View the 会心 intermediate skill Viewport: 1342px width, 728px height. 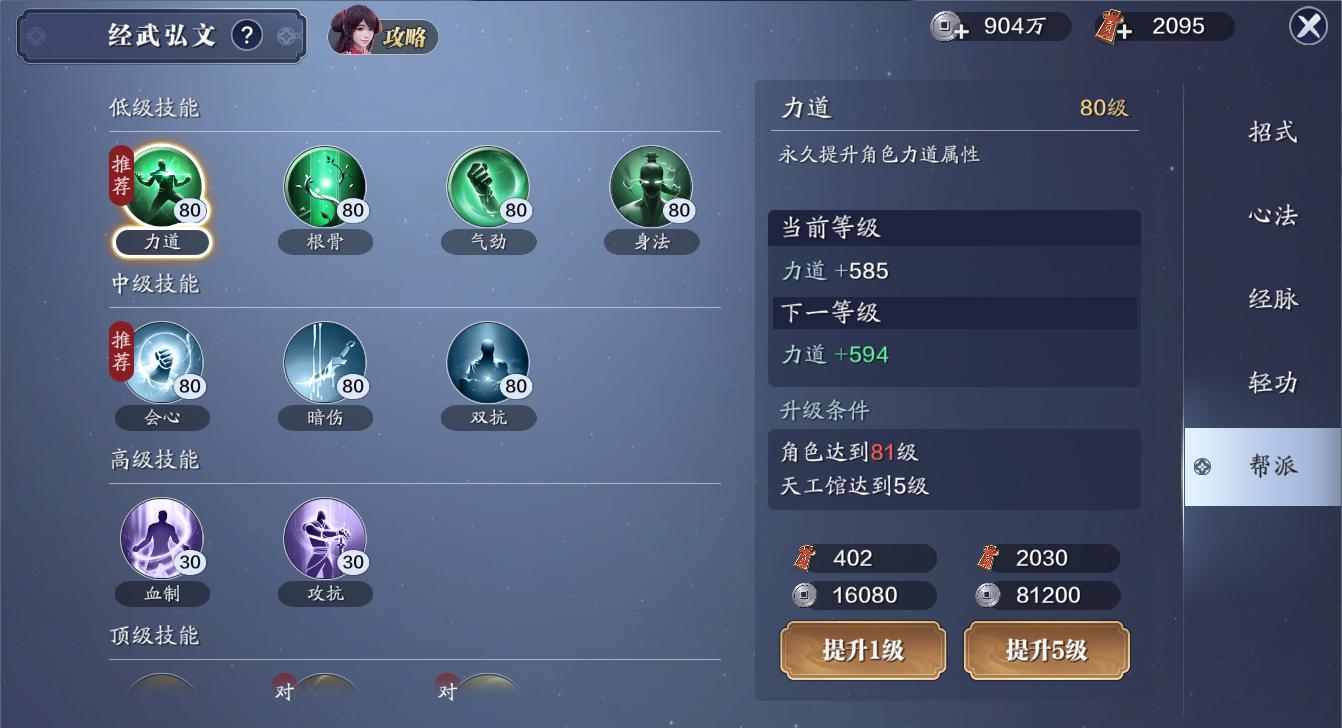161,362
